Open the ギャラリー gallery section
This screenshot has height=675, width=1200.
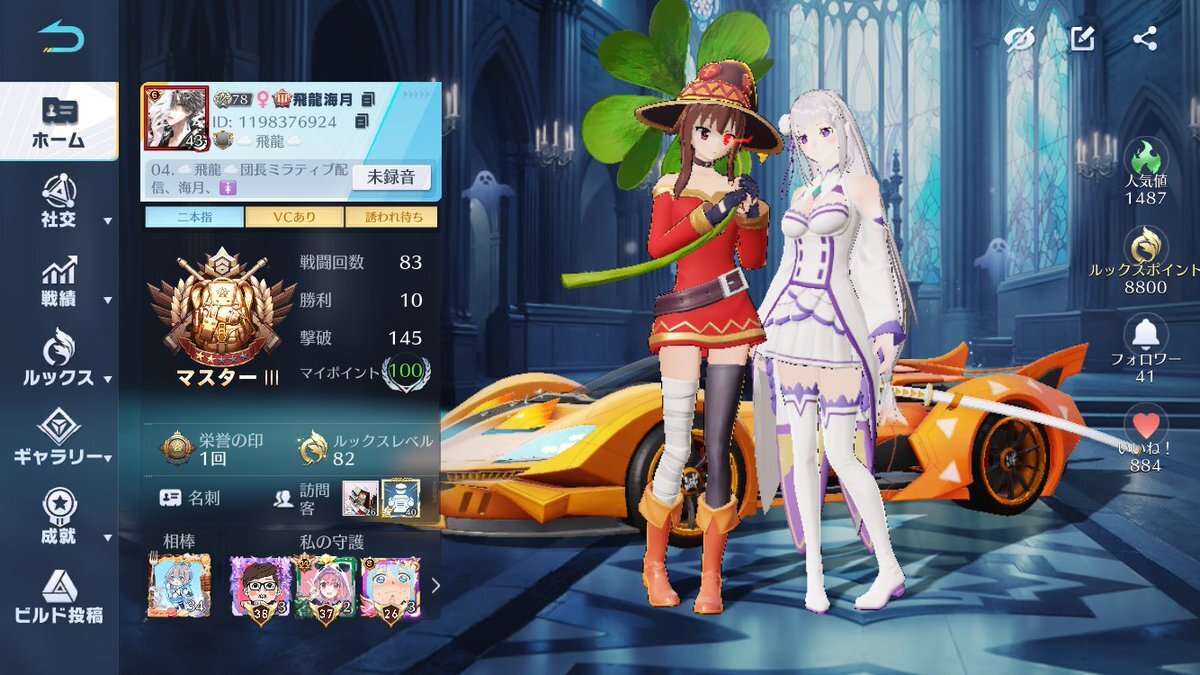[x=60, y=440]
